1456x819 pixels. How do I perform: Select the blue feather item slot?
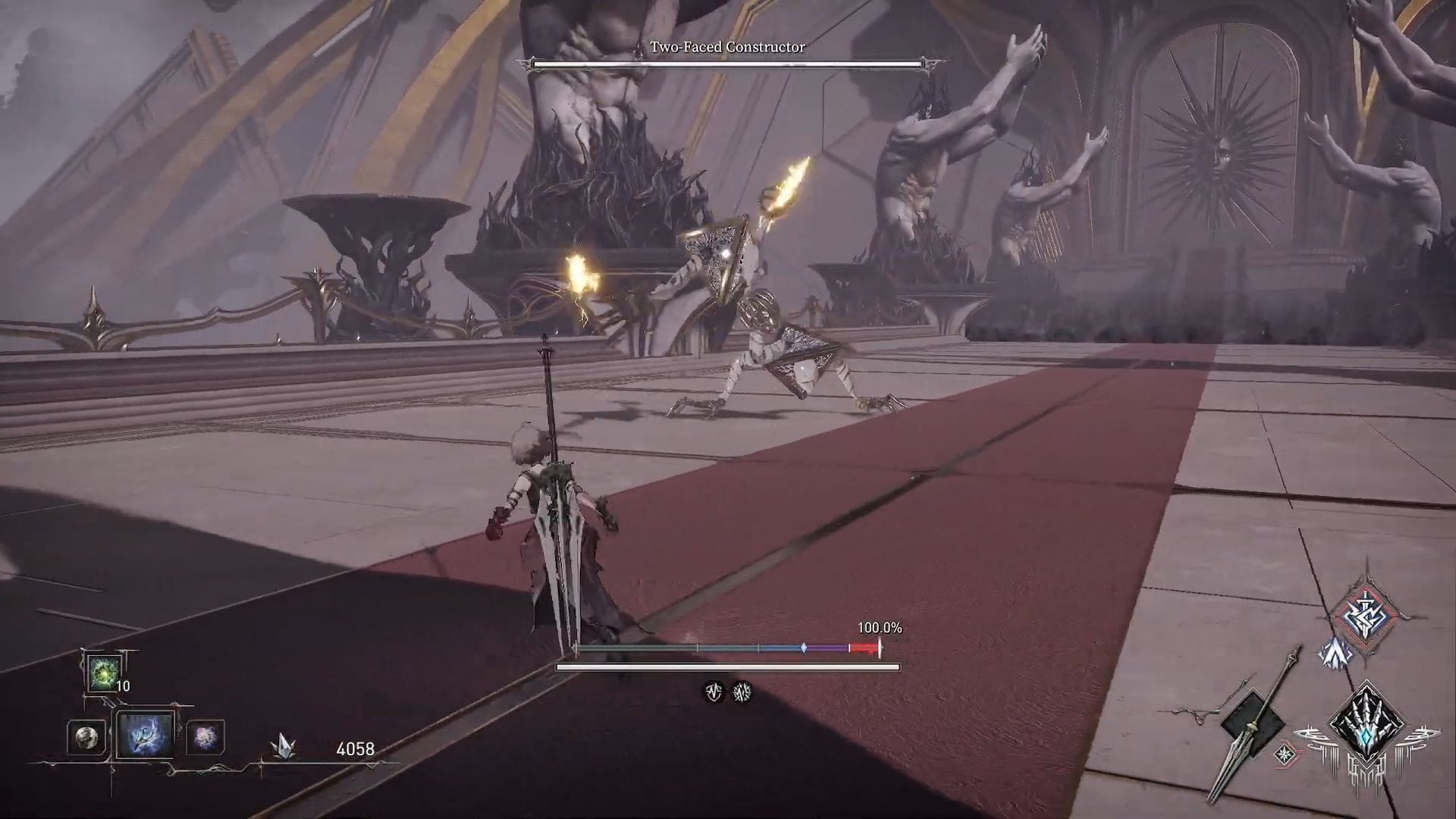[144, 734]
